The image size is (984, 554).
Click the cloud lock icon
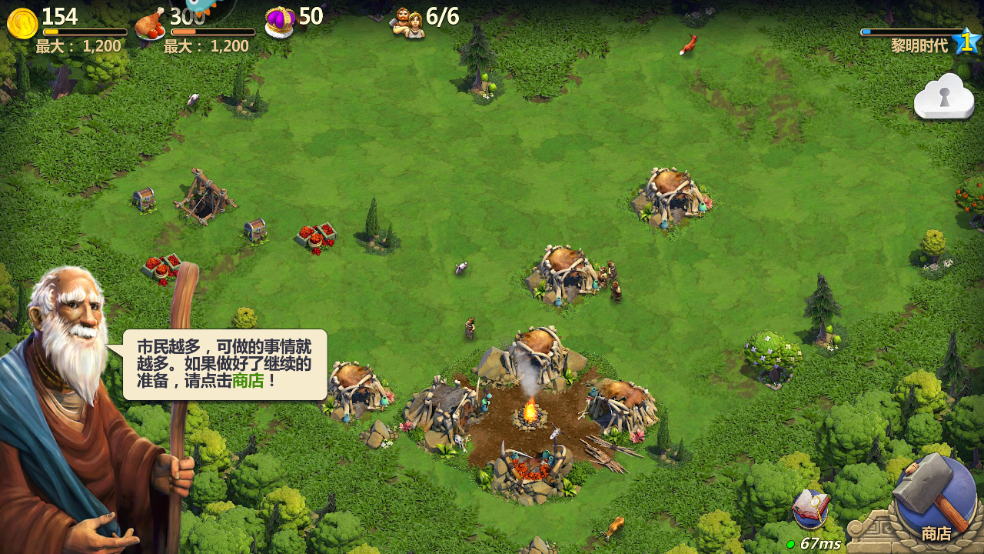pos(943,97)
